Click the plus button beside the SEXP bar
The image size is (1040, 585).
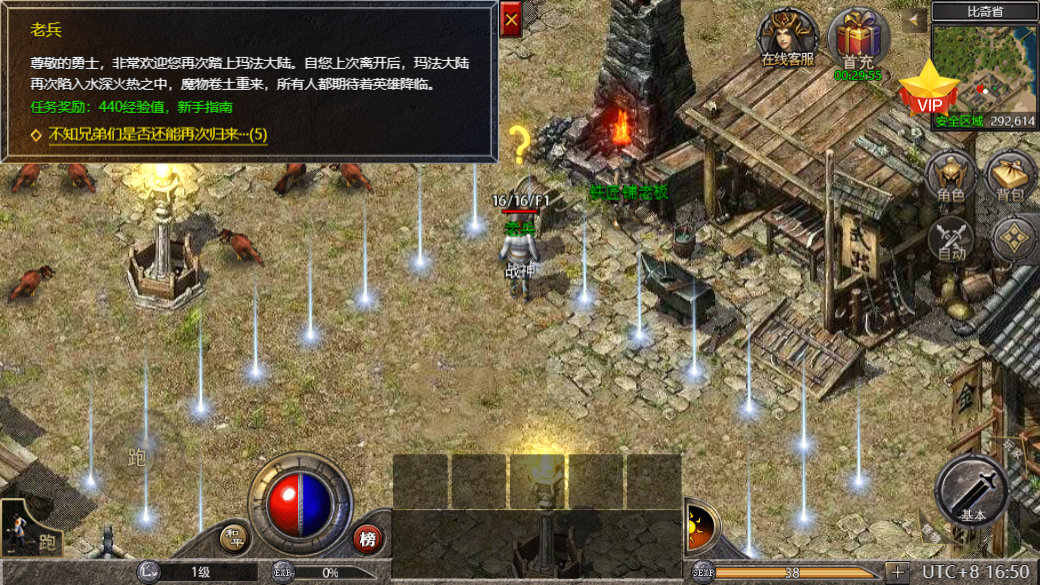point(897,572)
